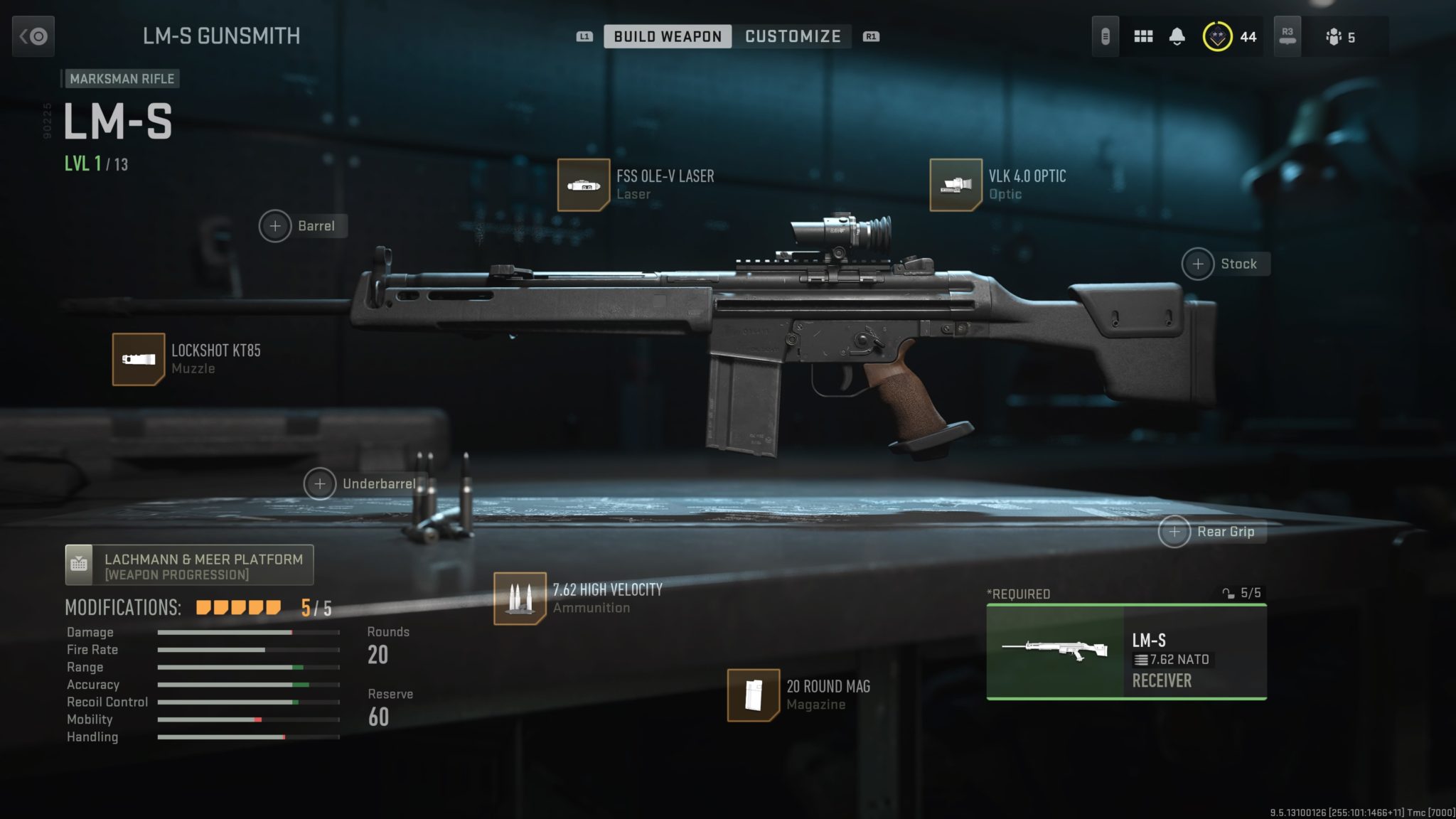Expand the Rear Grip attachment slot

pyautogui.click(x=1174, y=531)
